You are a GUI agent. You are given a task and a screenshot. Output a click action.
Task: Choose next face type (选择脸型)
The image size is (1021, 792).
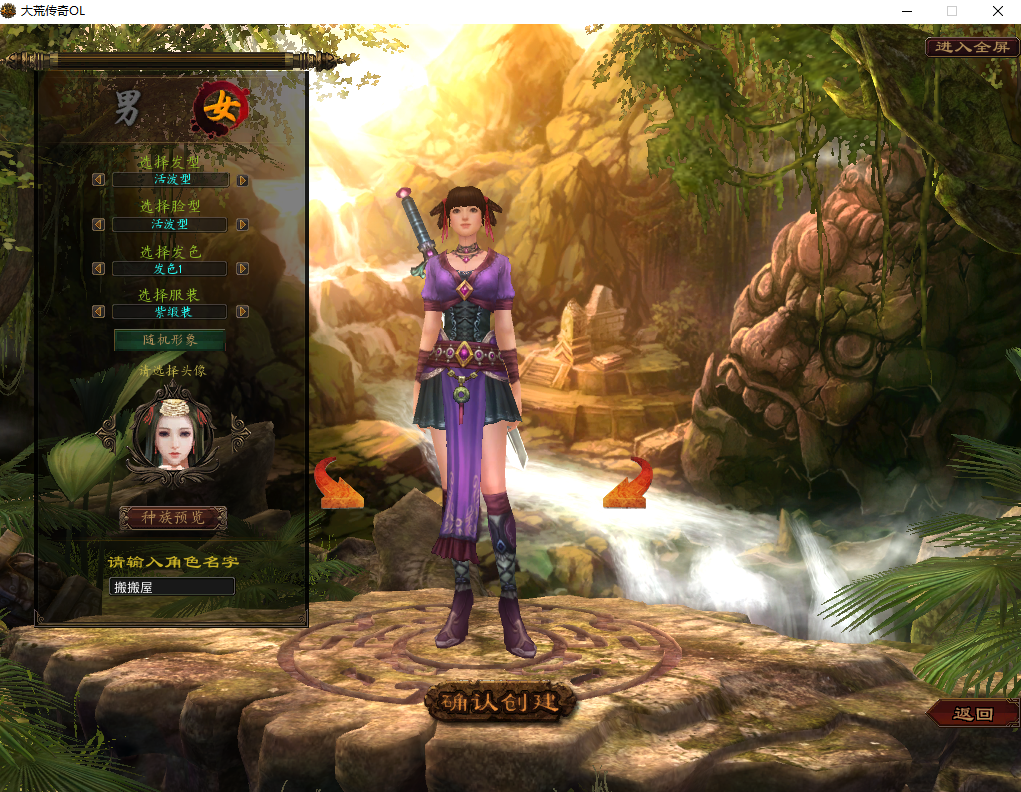(242, 225)
